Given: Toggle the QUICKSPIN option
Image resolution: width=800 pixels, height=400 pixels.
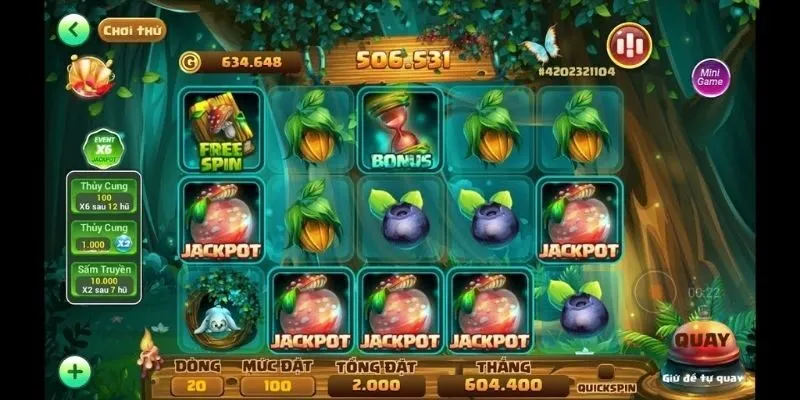Looking at the screenshot, I should pos(606,386).
